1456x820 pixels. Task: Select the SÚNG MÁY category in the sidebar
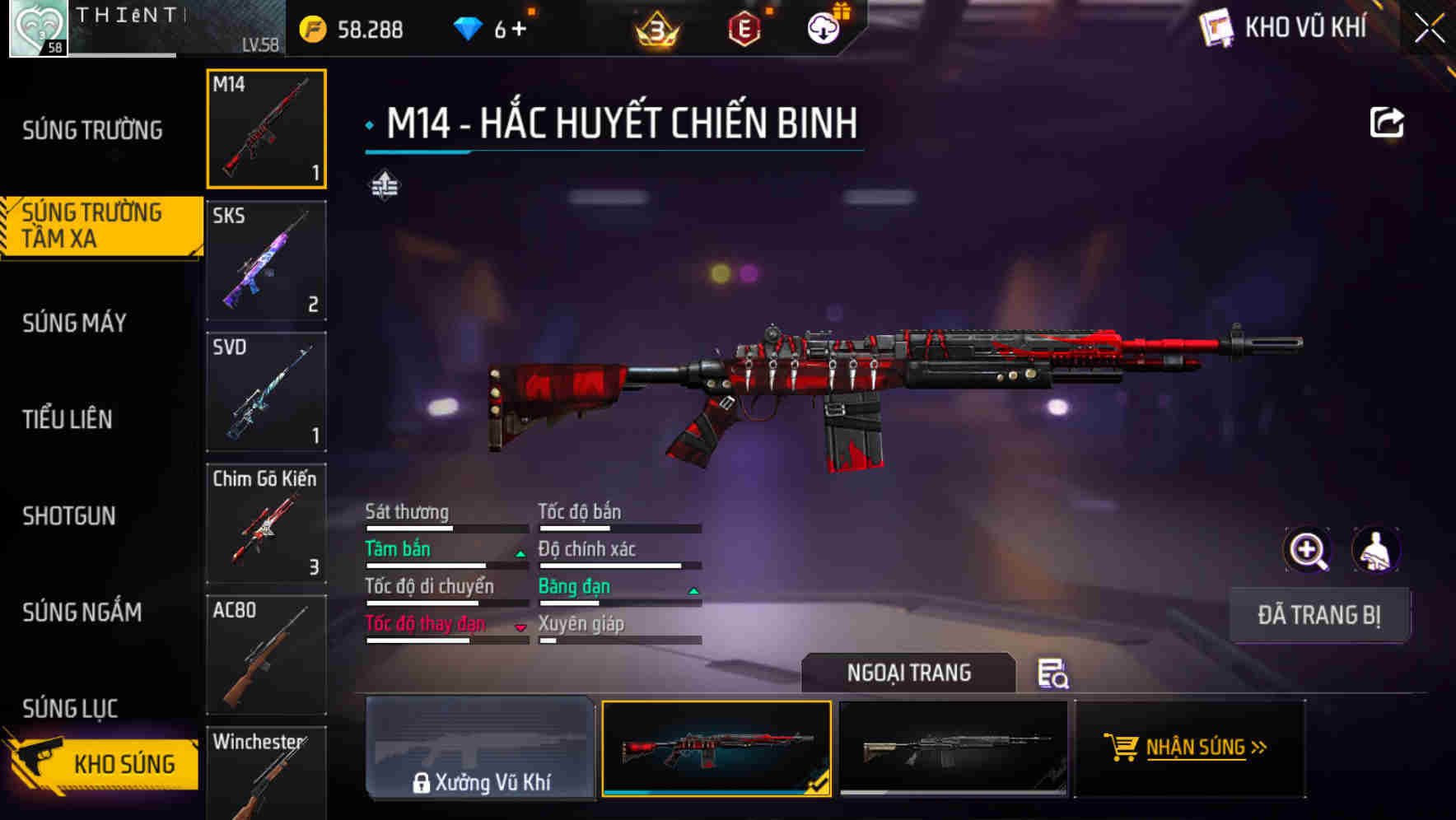coord(72,324)
